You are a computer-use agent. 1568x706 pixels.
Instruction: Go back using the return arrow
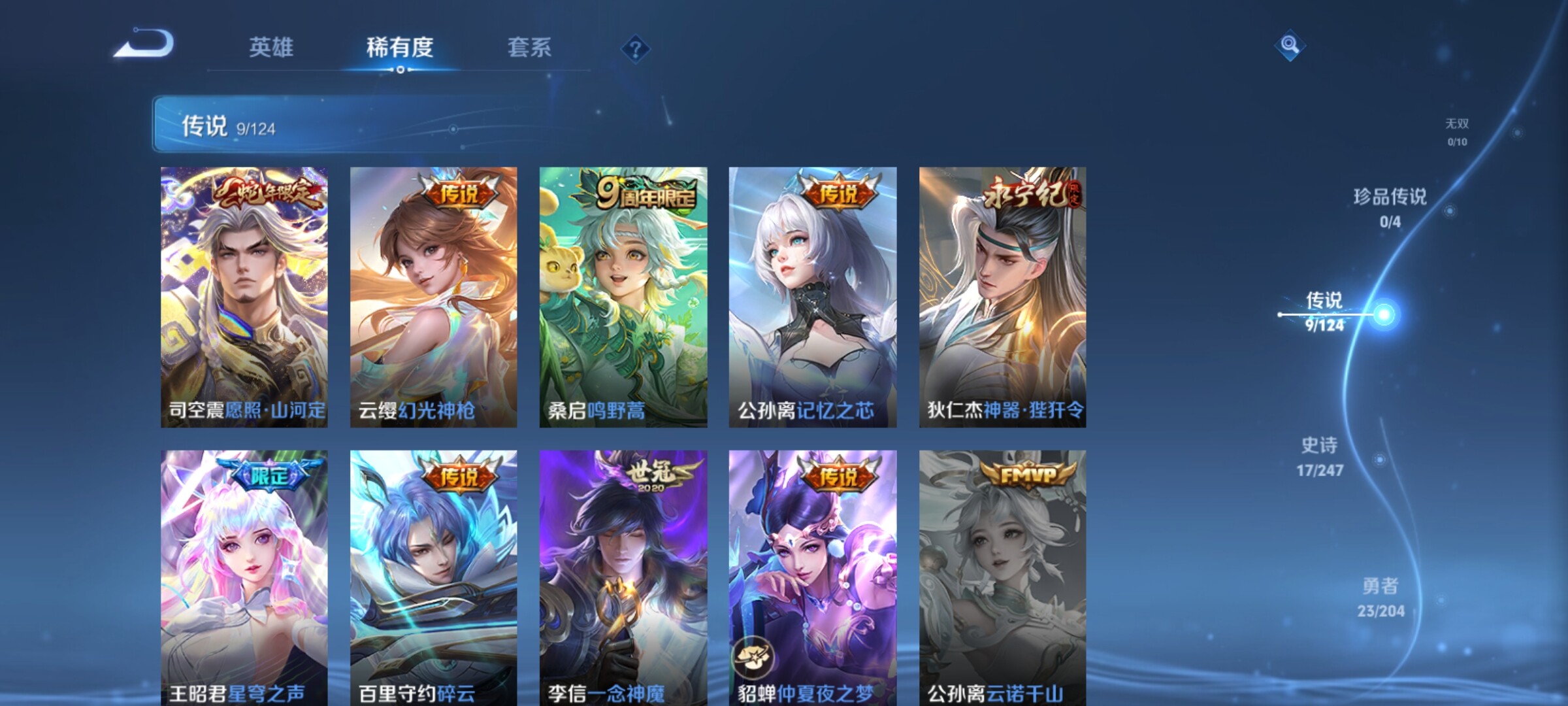pyautogui.click(x=145, y=44)
